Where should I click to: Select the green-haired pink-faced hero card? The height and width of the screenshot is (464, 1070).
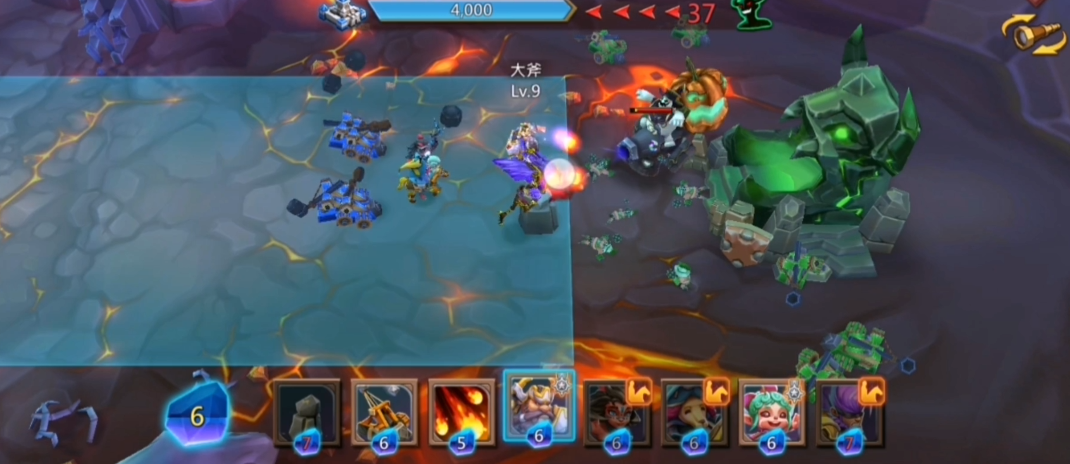tap(771, 412)
